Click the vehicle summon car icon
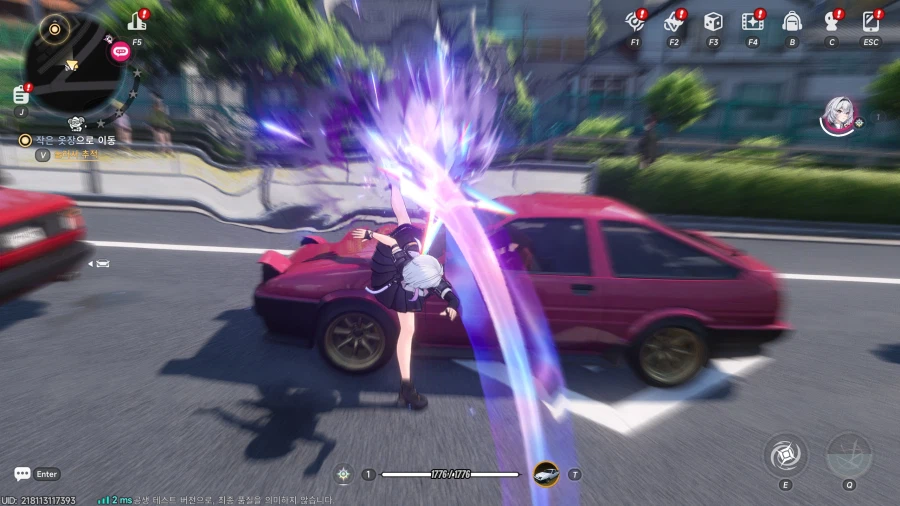 click(x=546, y=473)
